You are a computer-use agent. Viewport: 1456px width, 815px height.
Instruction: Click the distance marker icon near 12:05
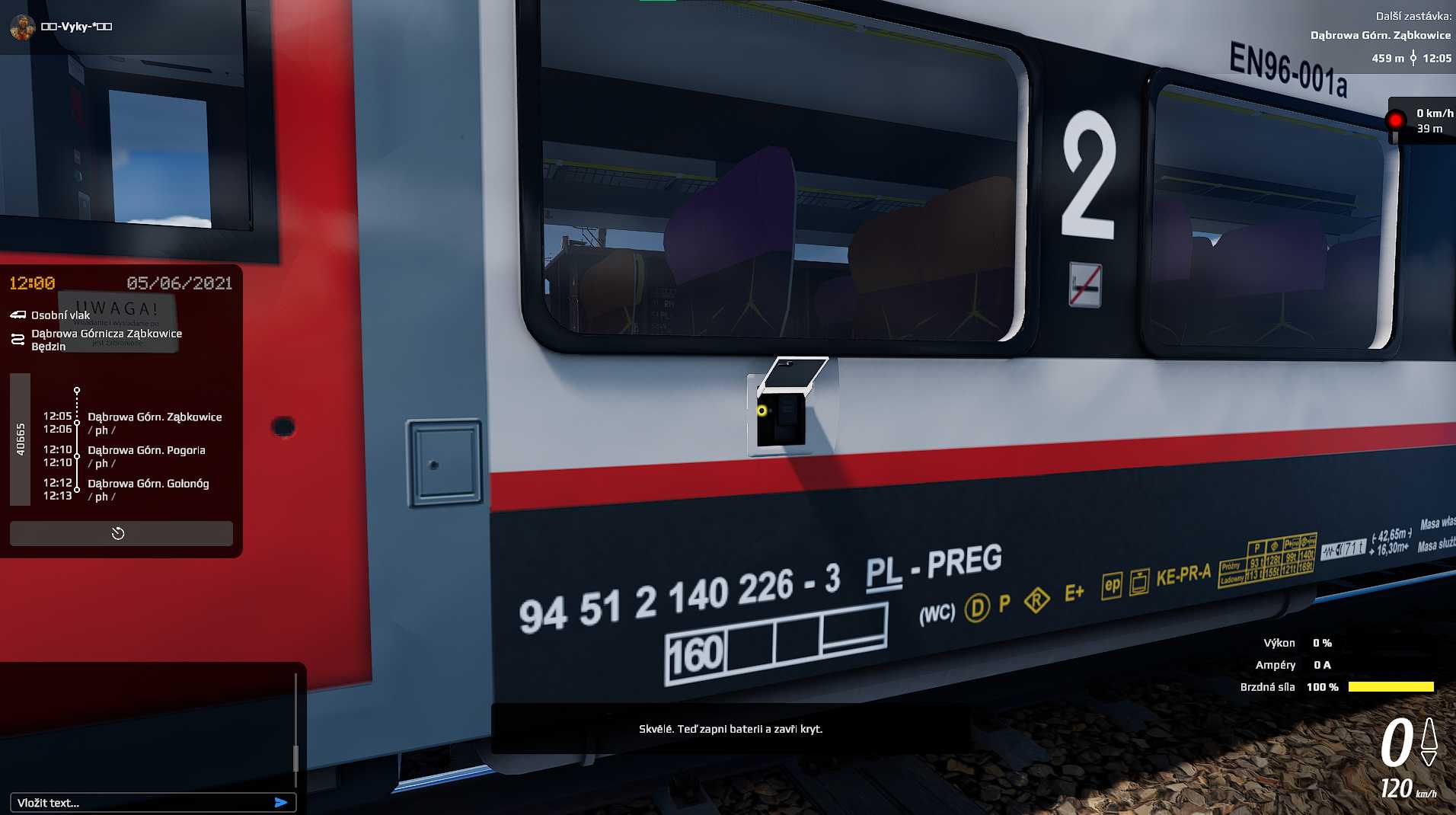[x=1413, y=57]
